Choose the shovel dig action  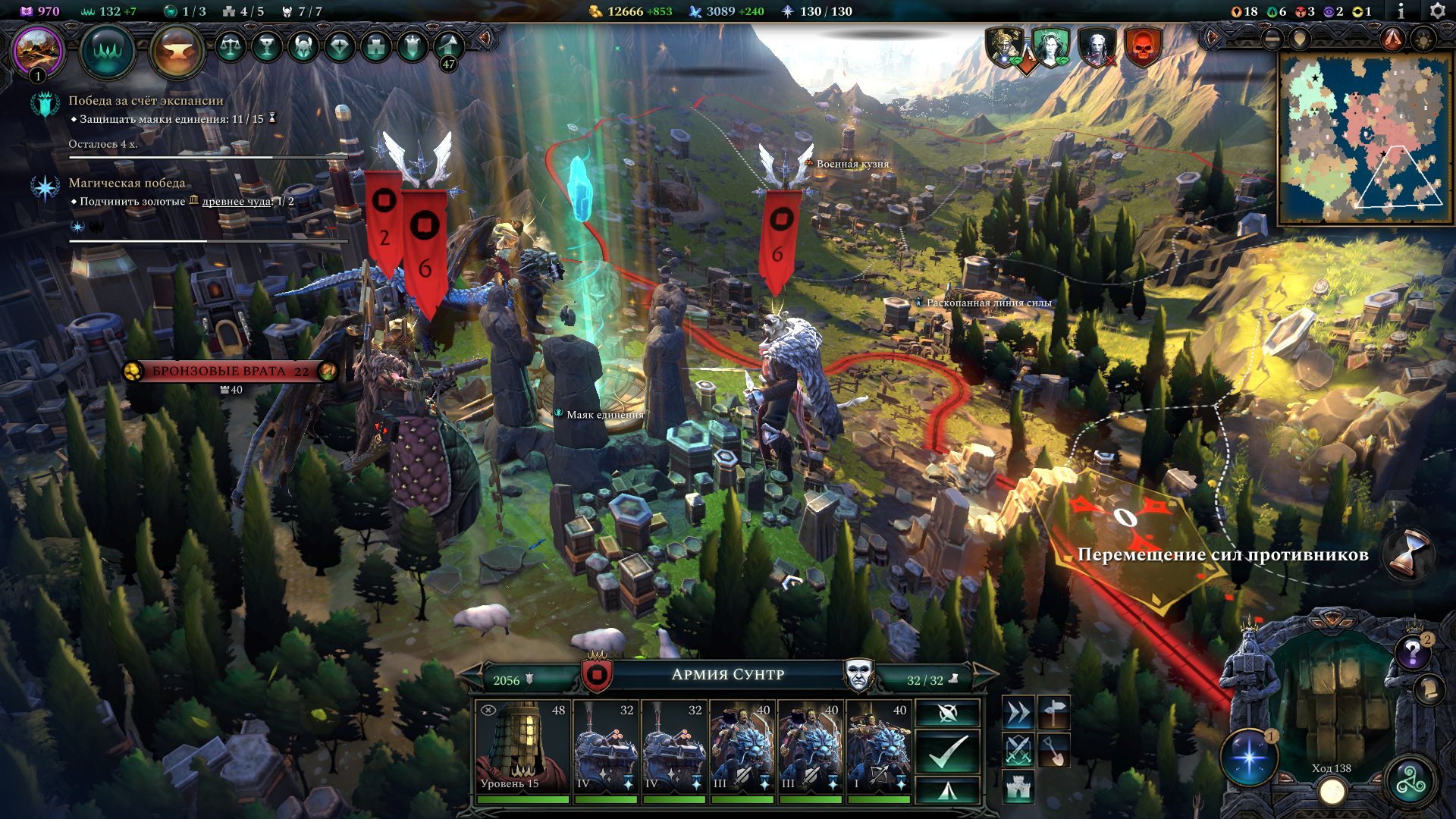pyautogui.click(x=1054, y=750)
